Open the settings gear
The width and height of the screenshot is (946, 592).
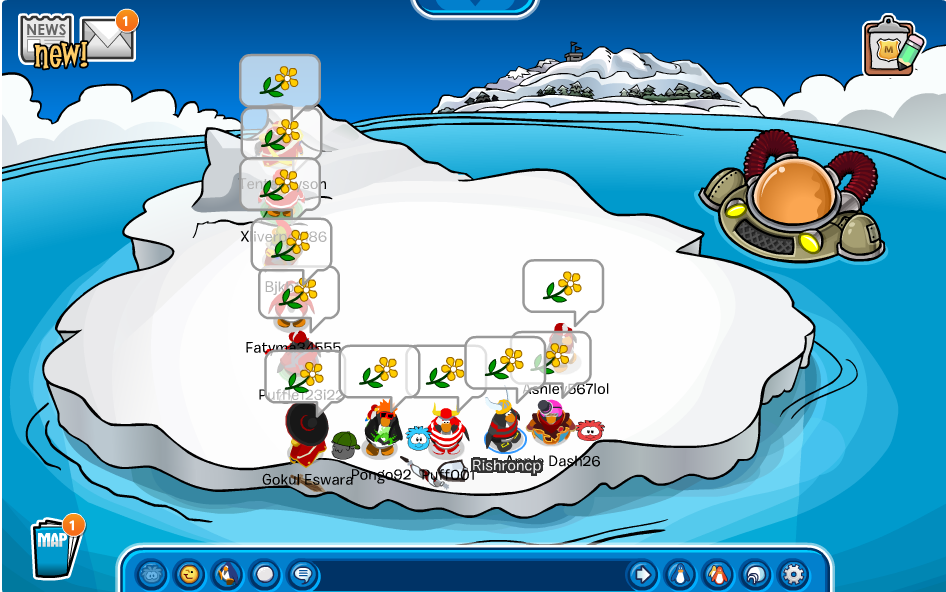click(793, 574)
